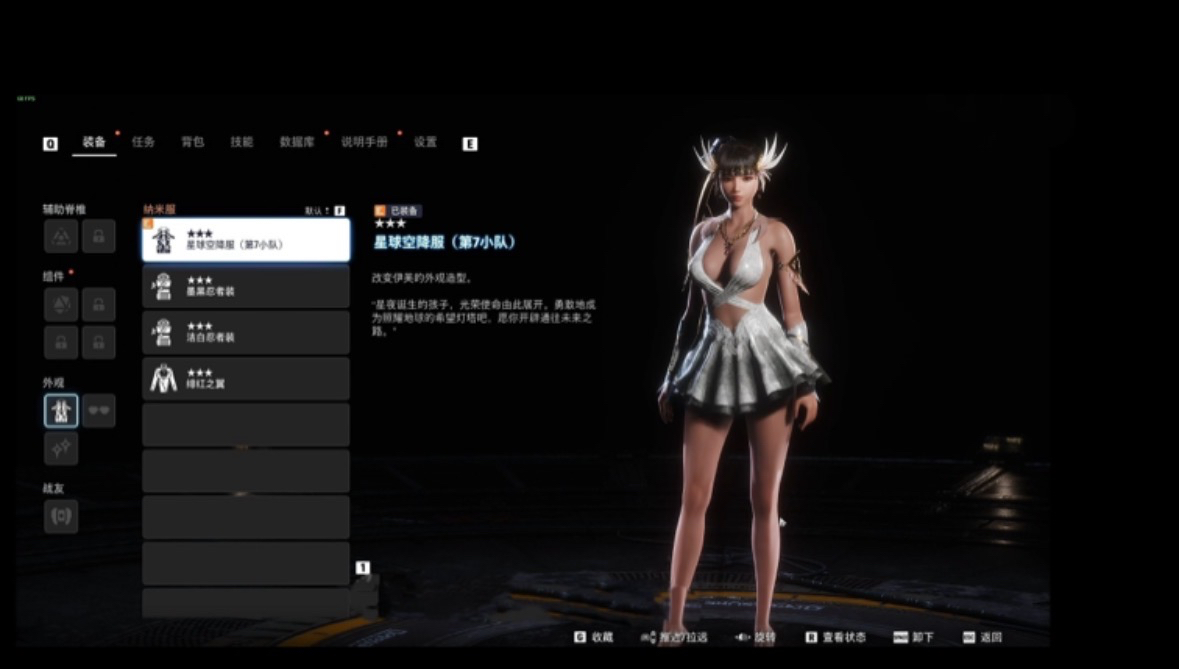Change the 默认 sort order
Screen dimensions: 1179x669
point(325,211)
